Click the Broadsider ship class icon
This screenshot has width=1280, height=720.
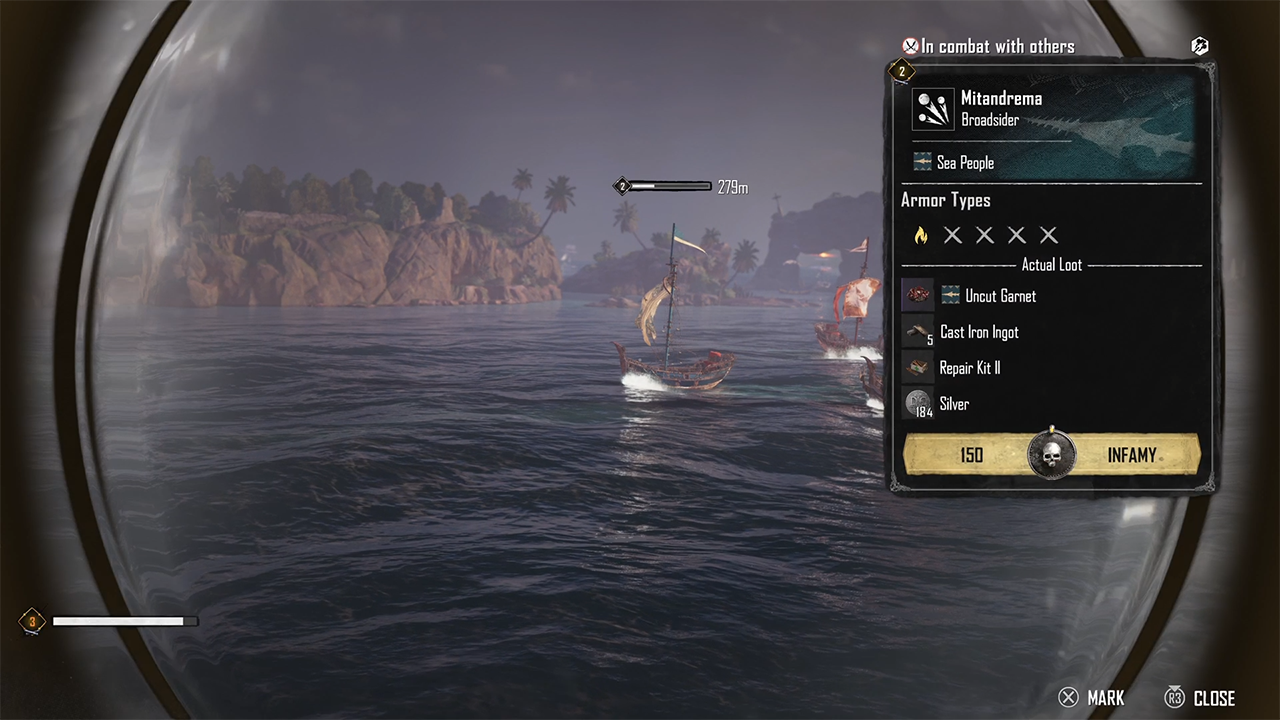[933, 109]
